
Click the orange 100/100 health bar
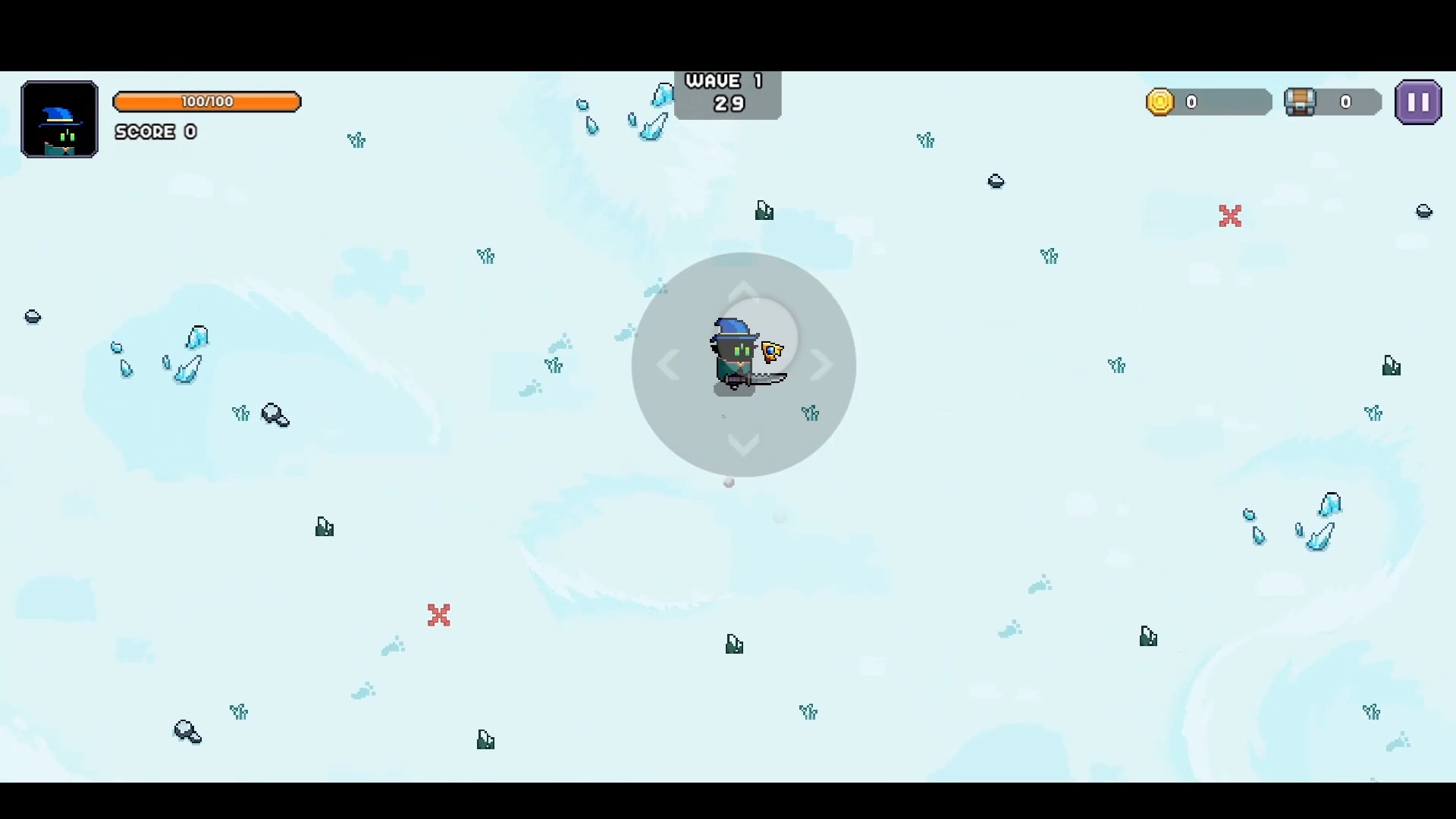(x=207, y=102)
